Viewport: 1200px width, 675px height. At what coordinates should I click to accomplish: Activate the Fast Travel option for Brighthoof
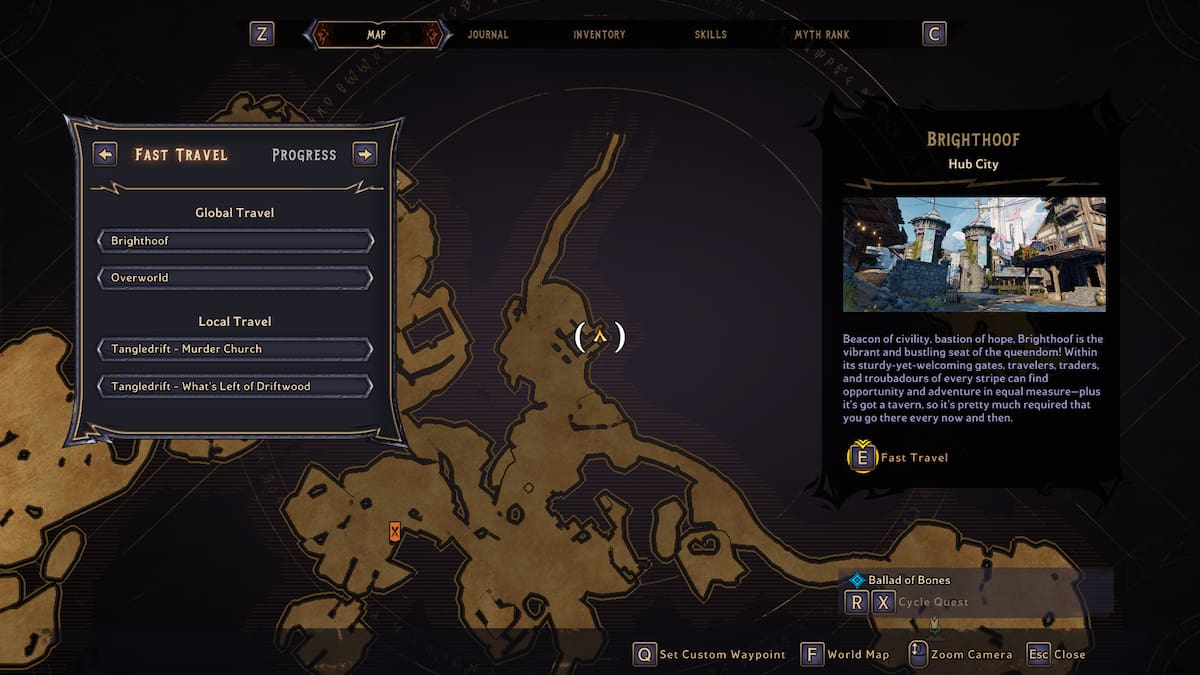[898, 458]
